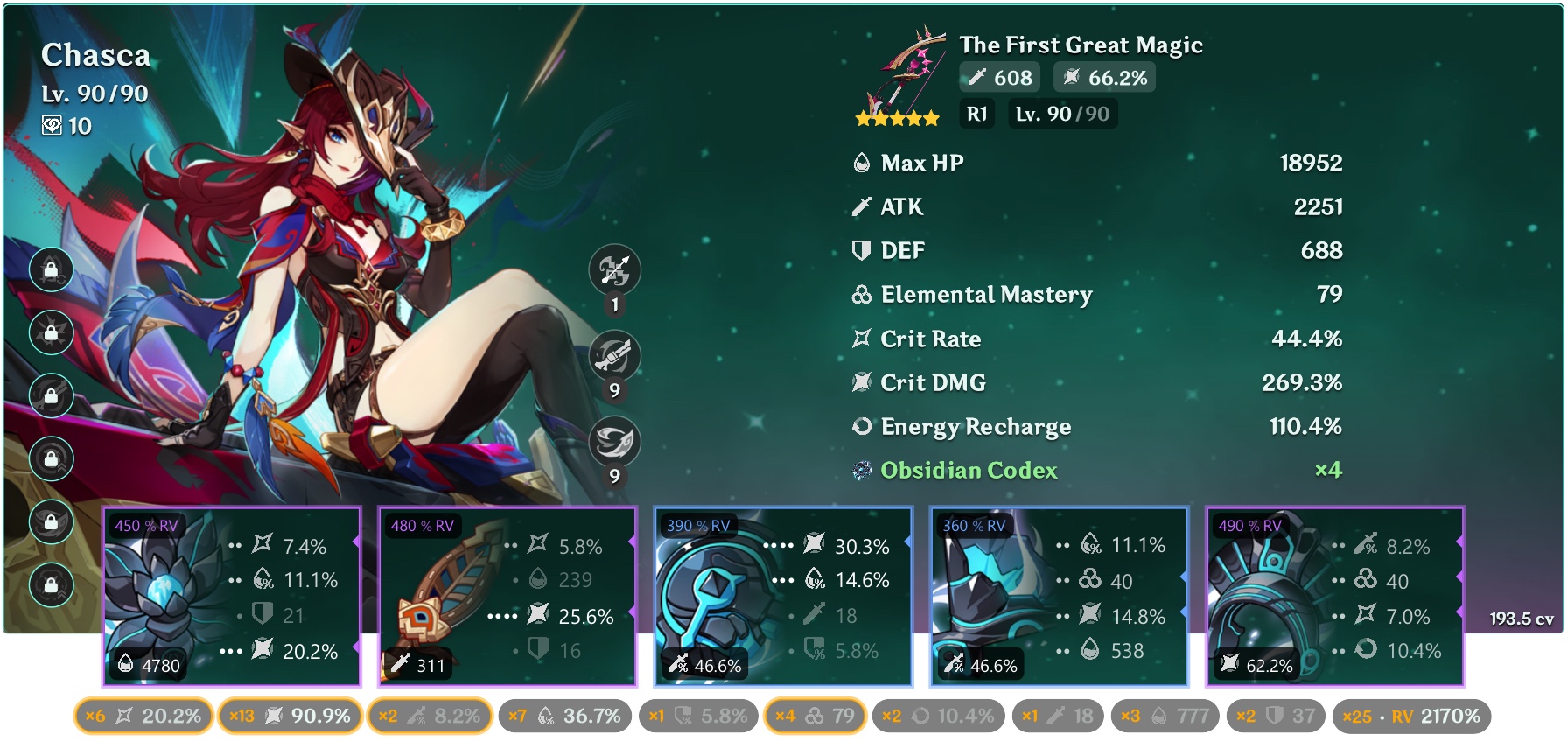
Task: Toggle the third lock from the top
Action: (51, 395)
